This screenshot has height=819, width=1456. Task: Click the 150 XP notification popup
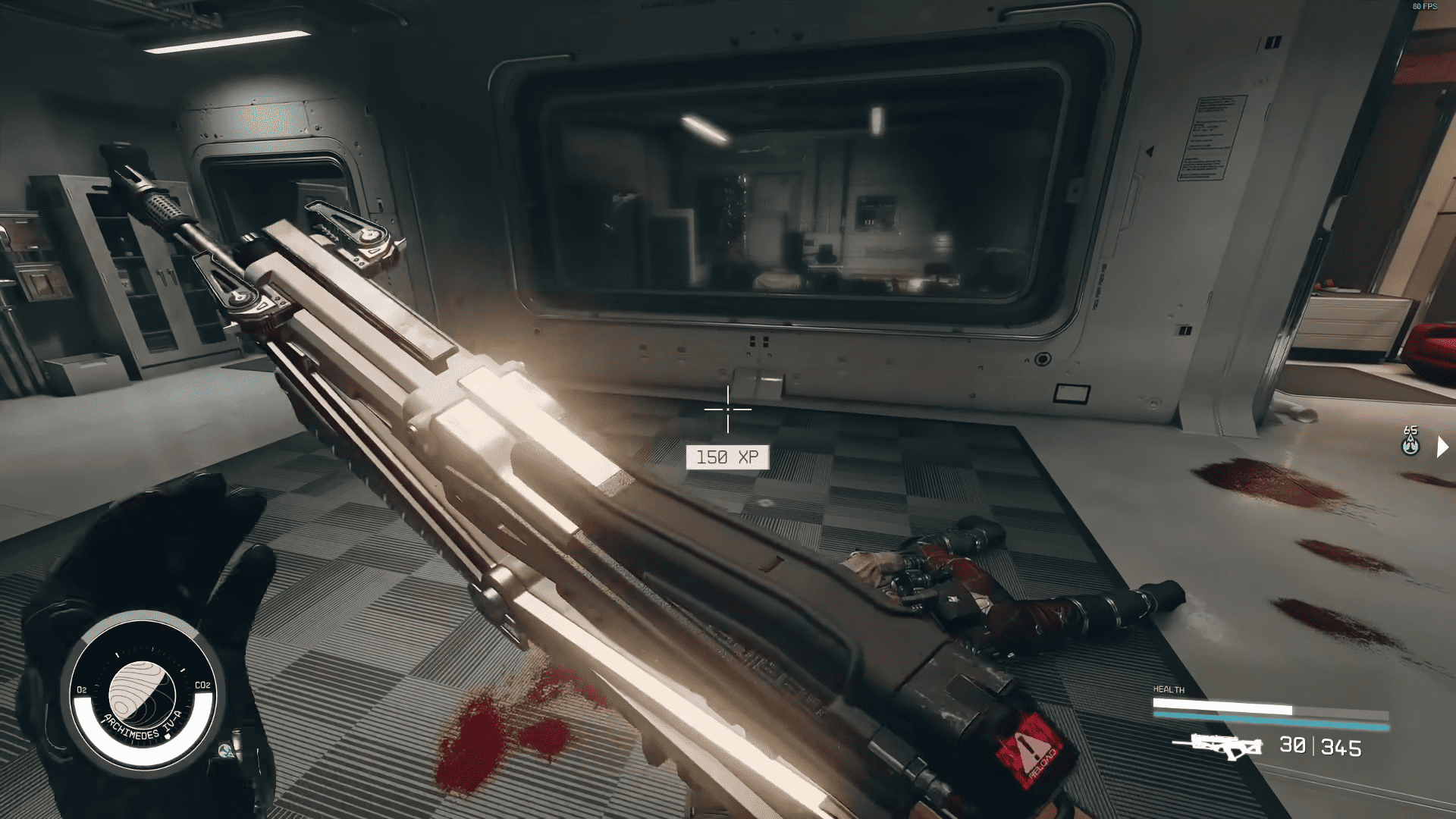tap(726, 457)
